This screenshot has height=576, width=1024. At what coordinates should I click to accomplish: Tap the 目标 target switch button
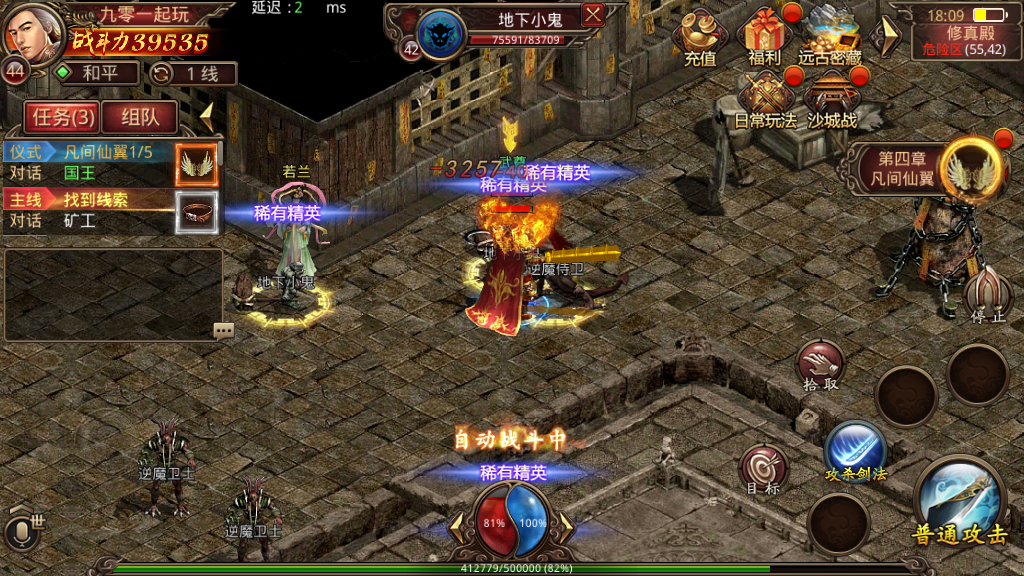[763, 470]
